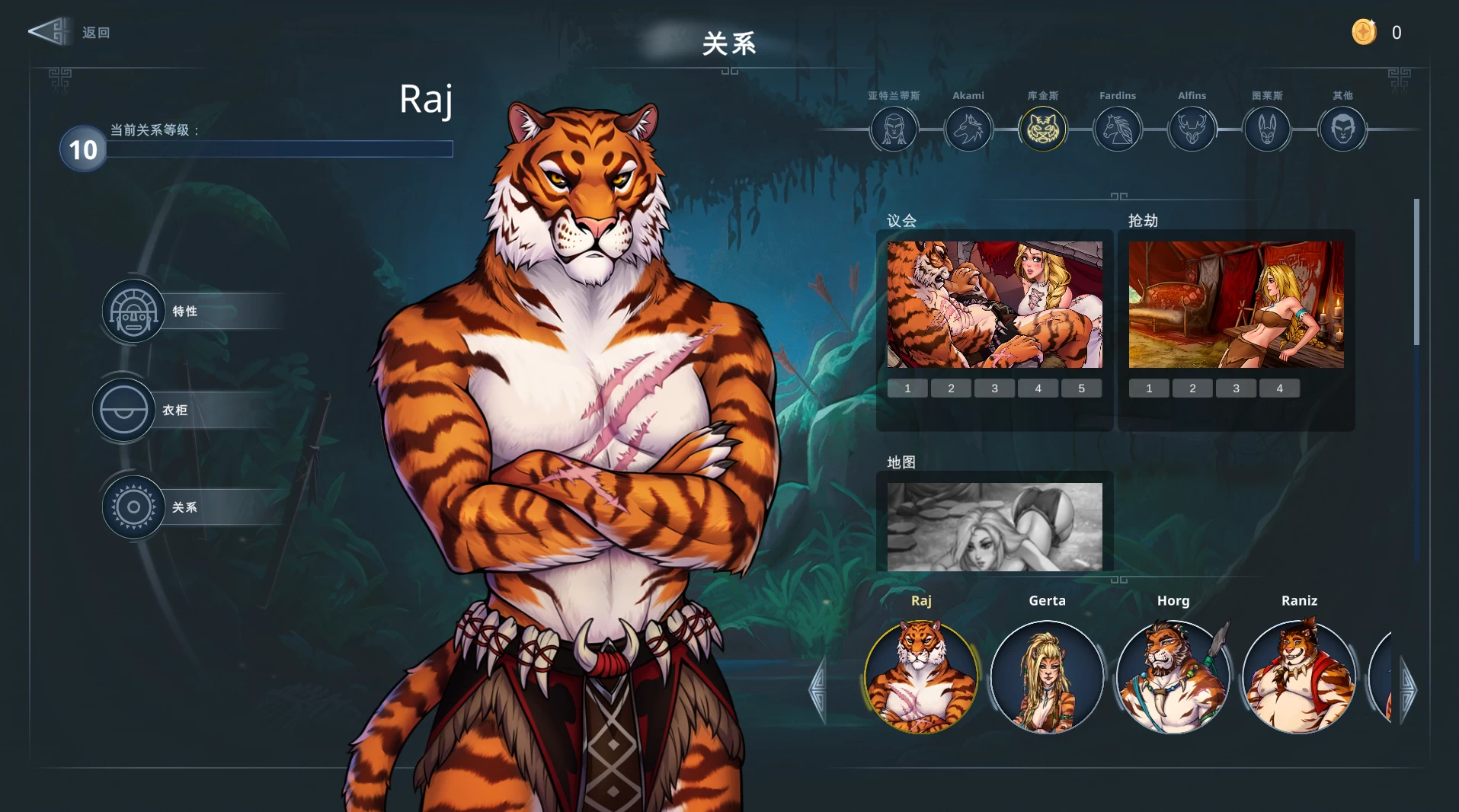Viewport: 1459px width, 812px height.
Task: Switch to scene 2 under 抢劫
Action: pos(1192,388)
